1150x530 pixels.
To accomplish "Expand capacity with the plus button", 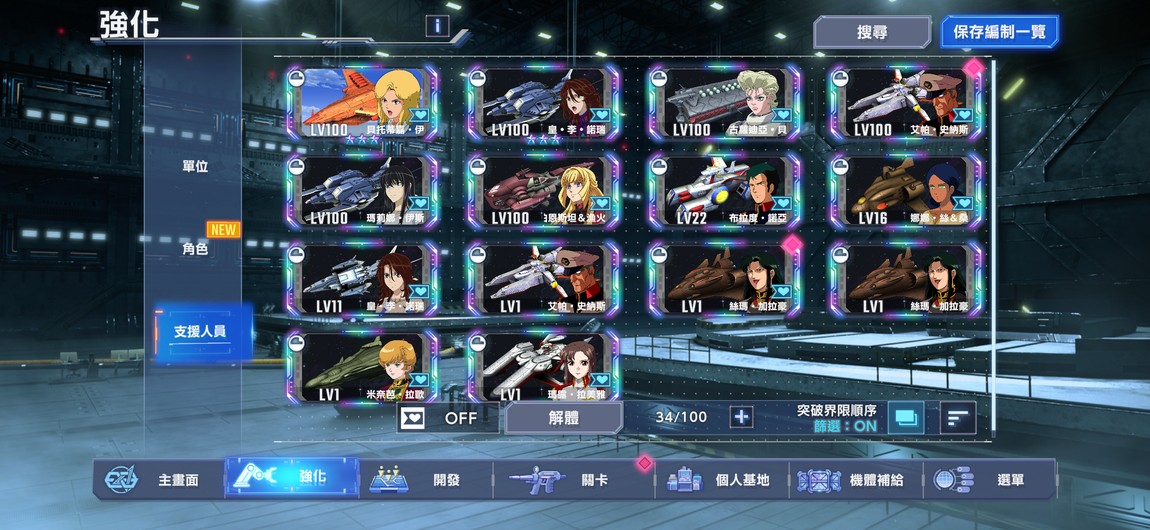I will 741,417.
